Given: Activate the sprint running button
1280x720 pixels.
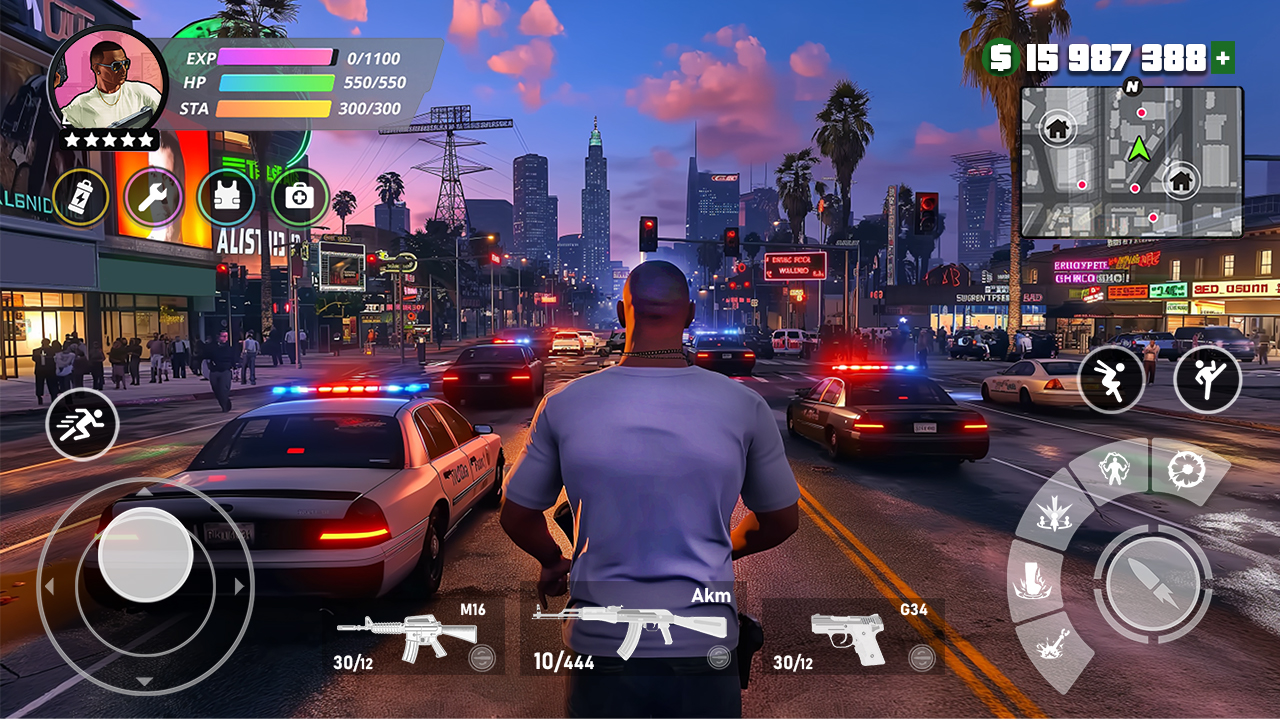Looking at the screenshot, I should [82, 423].
